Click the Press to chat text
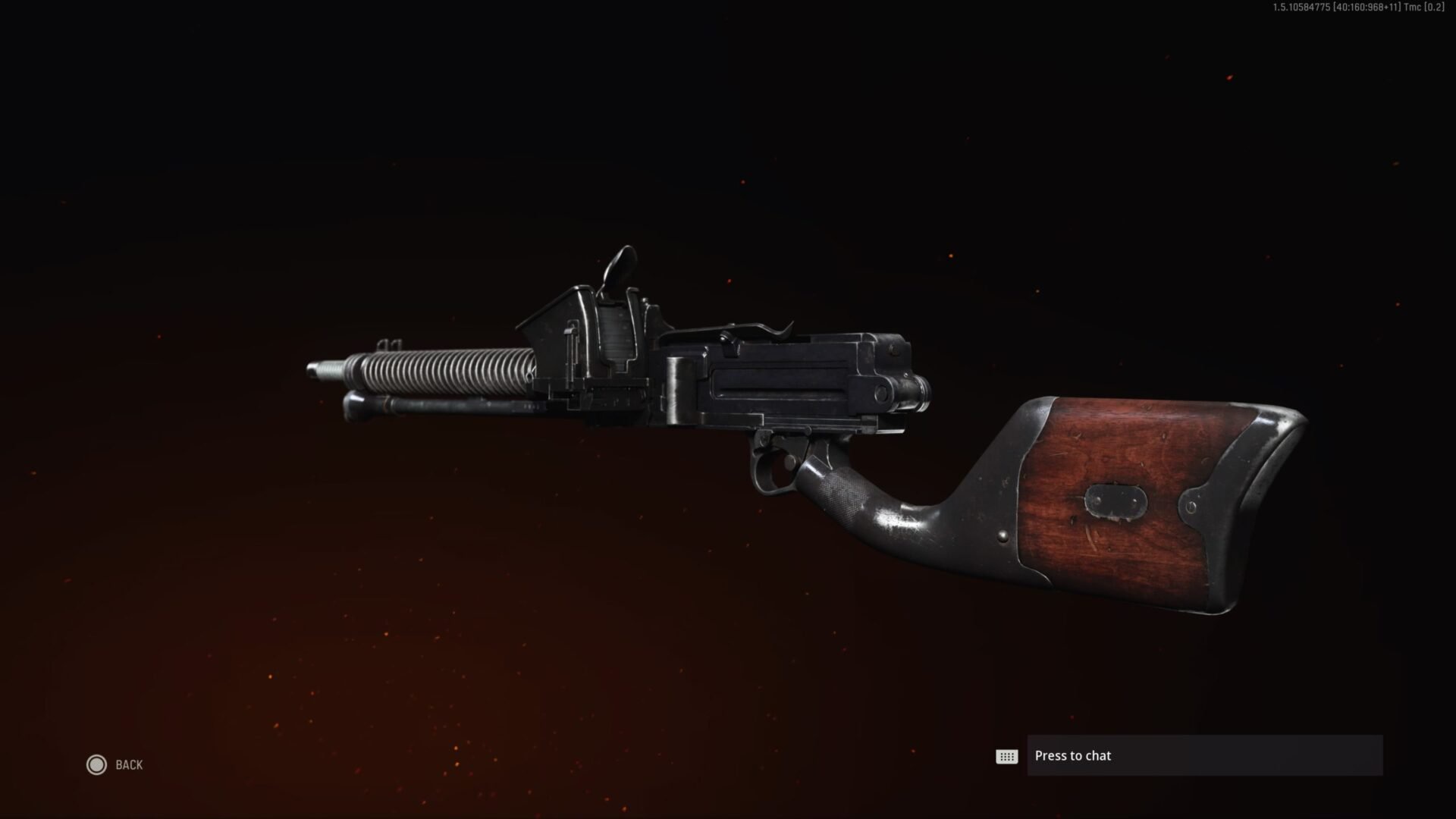 tap(1072, 756)
